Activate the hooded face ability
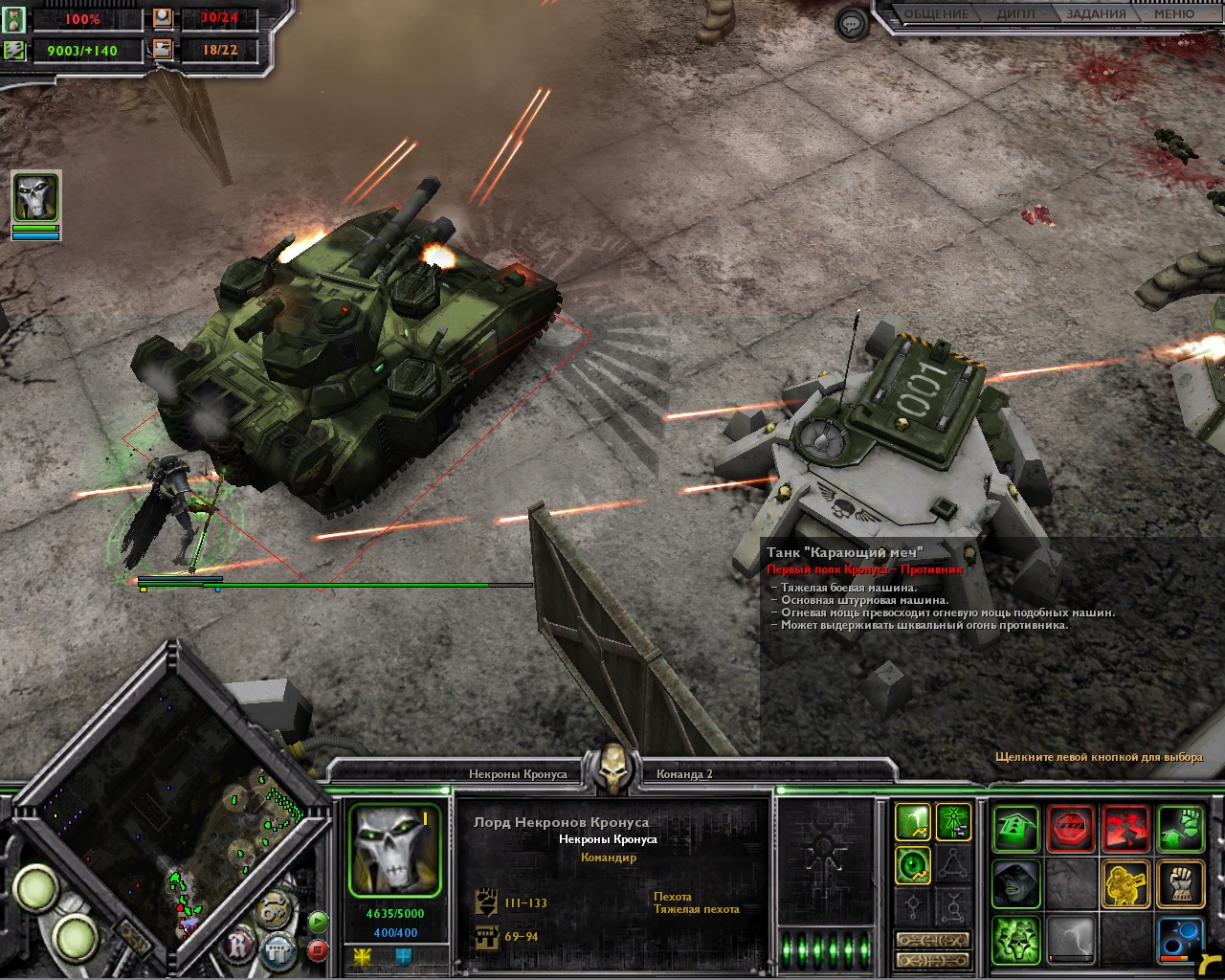1225x980 pixels. tap(1015, 883)
